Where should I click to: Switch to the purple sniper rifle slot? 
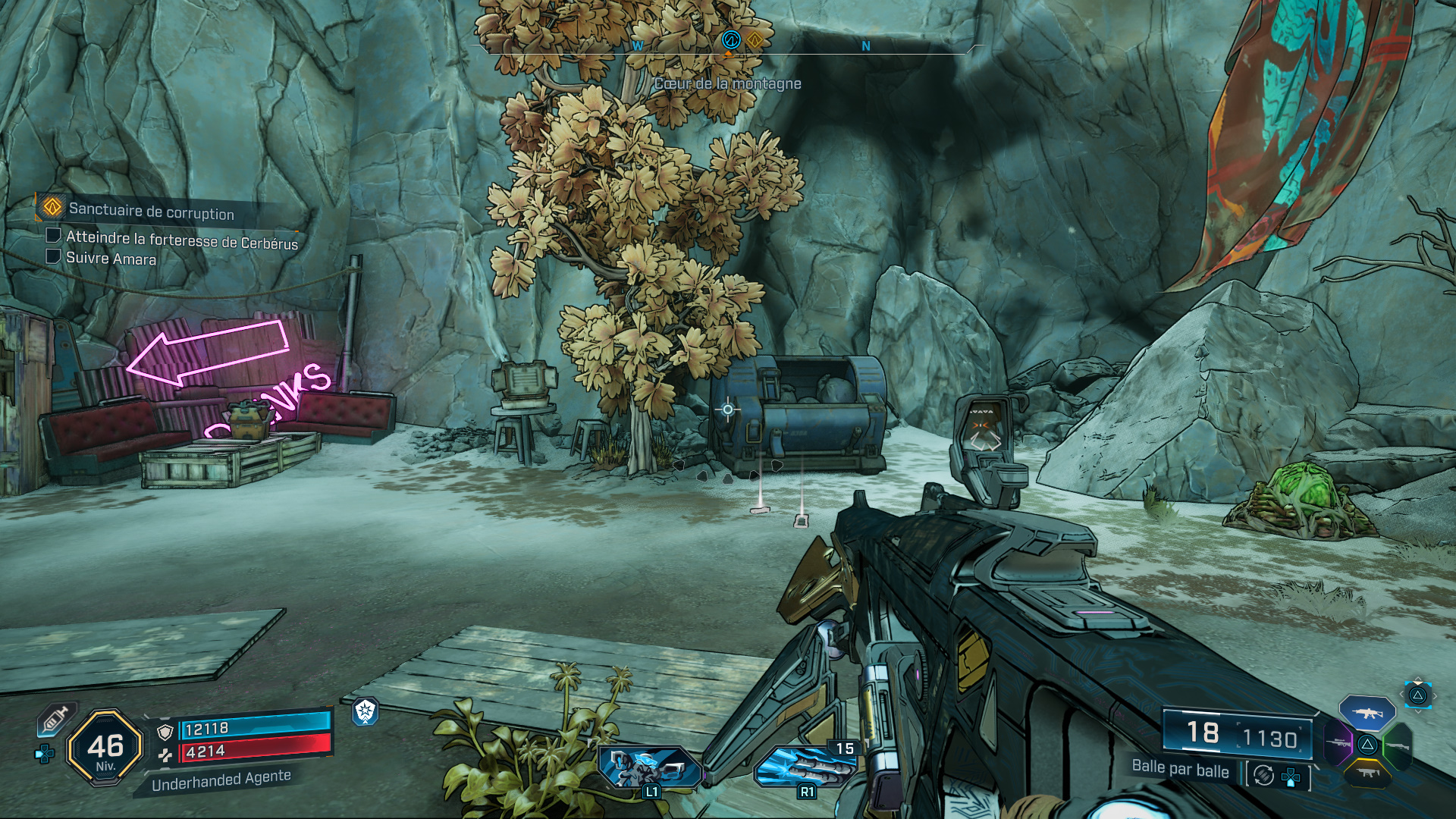(1338, 743)
